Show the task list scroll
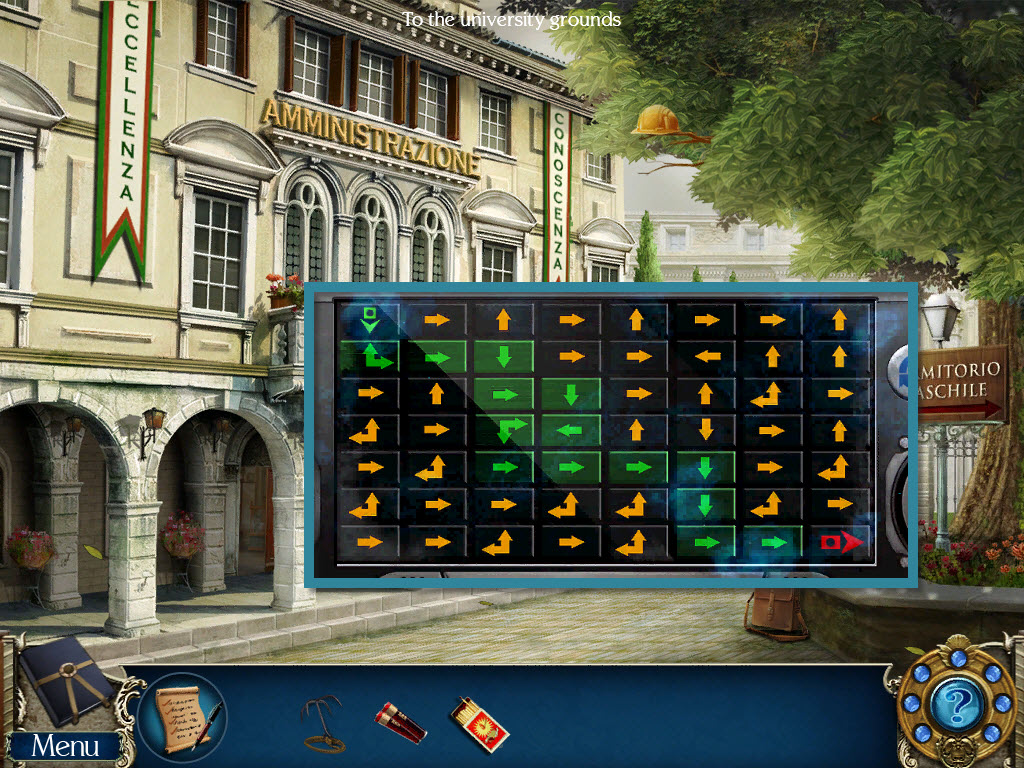This screenshot has width=1024, height=768. pyautogui.click(x=182, y=715)
